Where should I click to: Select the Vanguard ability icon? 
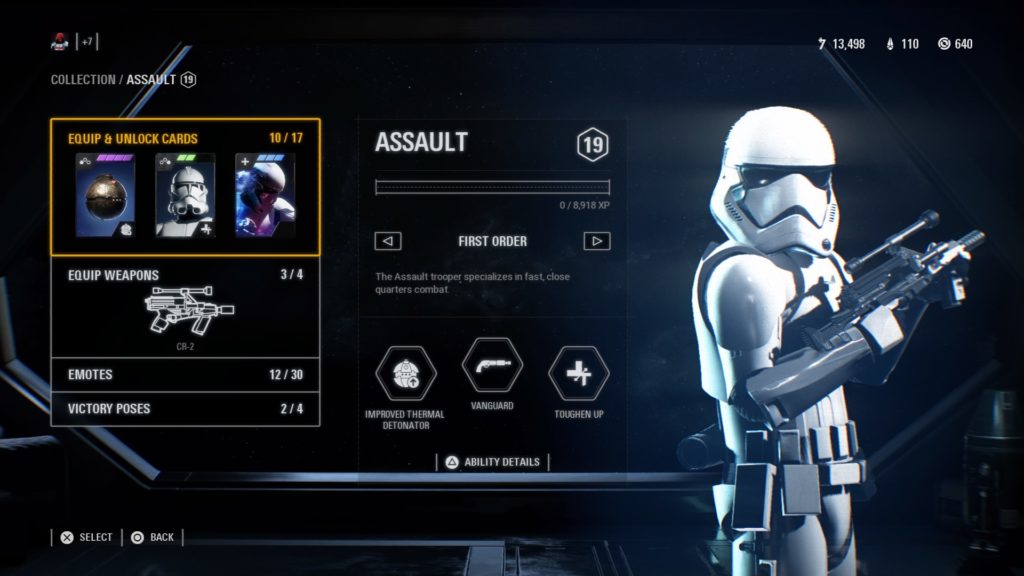[492, 365]
